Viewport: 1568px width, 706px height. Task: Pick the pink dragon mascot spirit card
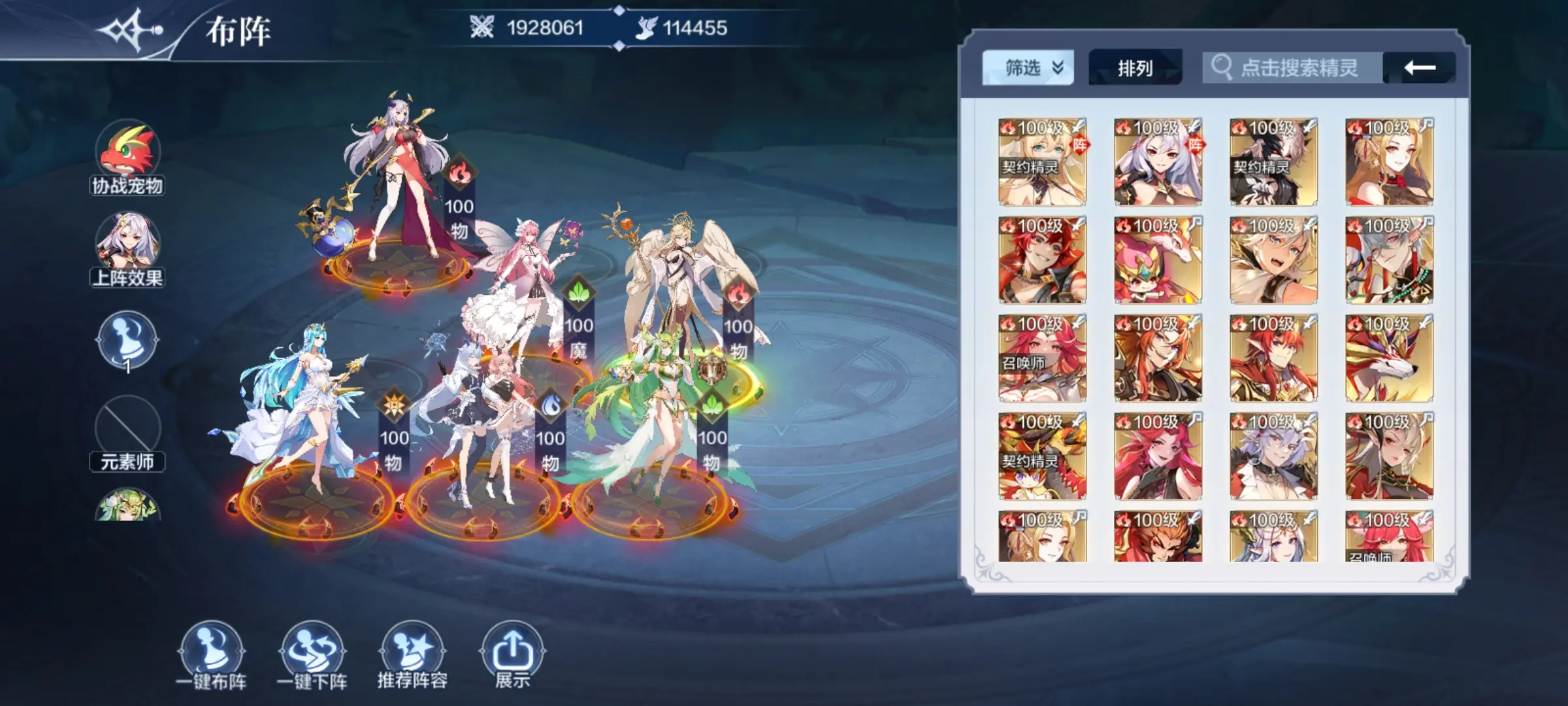(x=1158, y=260)
